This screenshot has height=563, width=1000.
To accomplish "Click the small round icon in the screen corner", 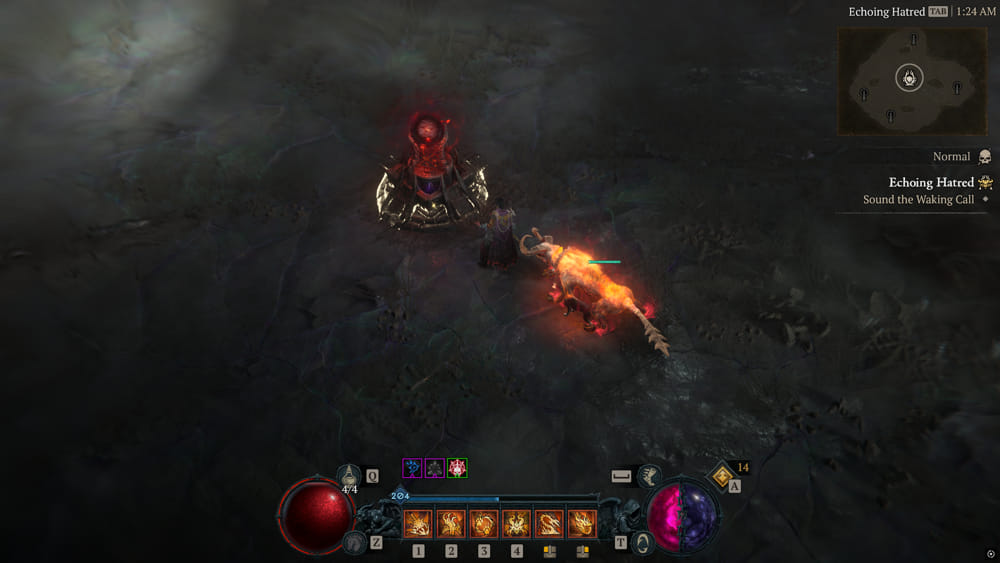I will (990, 554).
